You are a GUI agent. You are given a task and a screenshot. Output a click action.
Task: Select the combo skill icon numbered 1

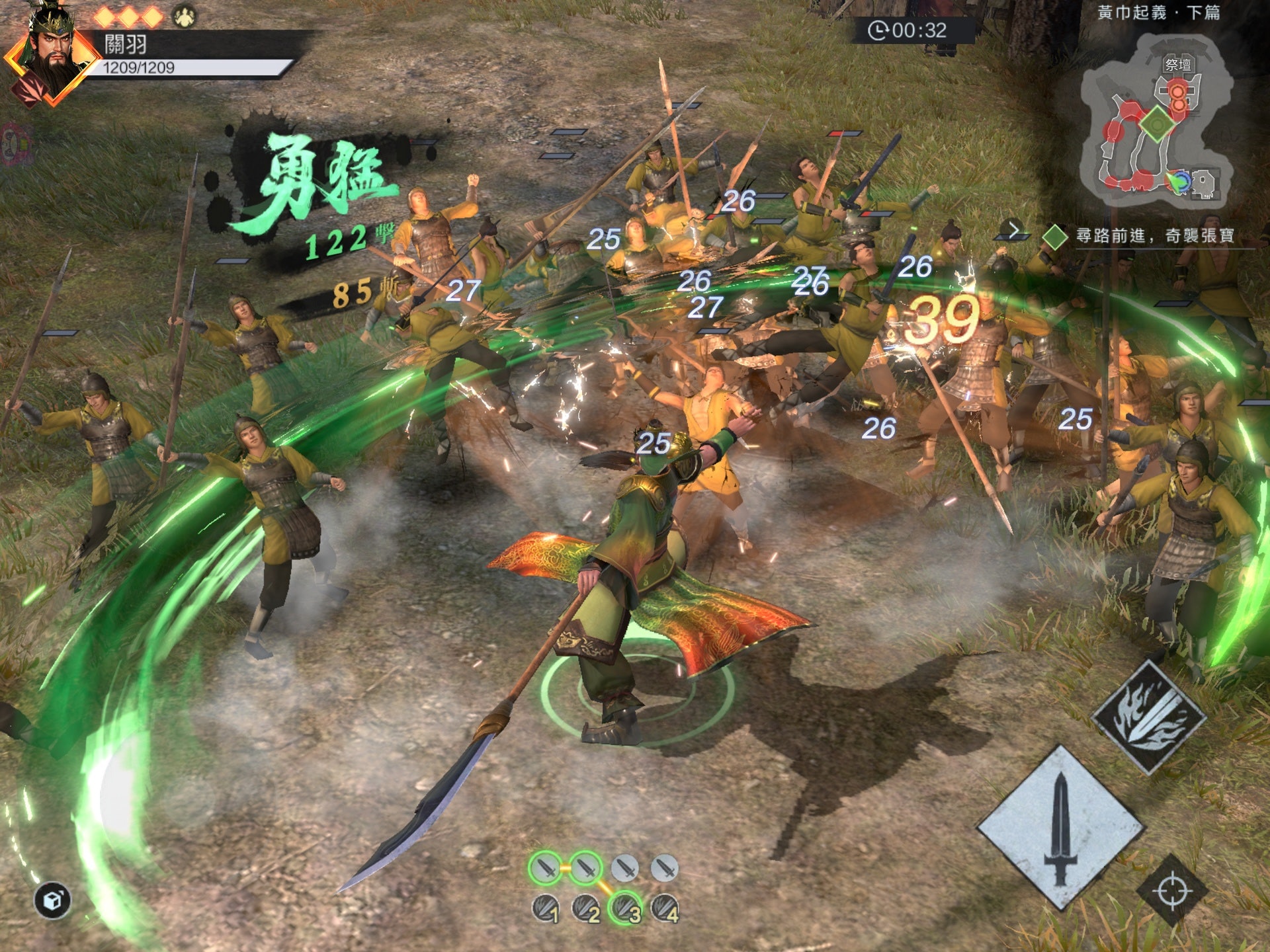tap(546, 909)
